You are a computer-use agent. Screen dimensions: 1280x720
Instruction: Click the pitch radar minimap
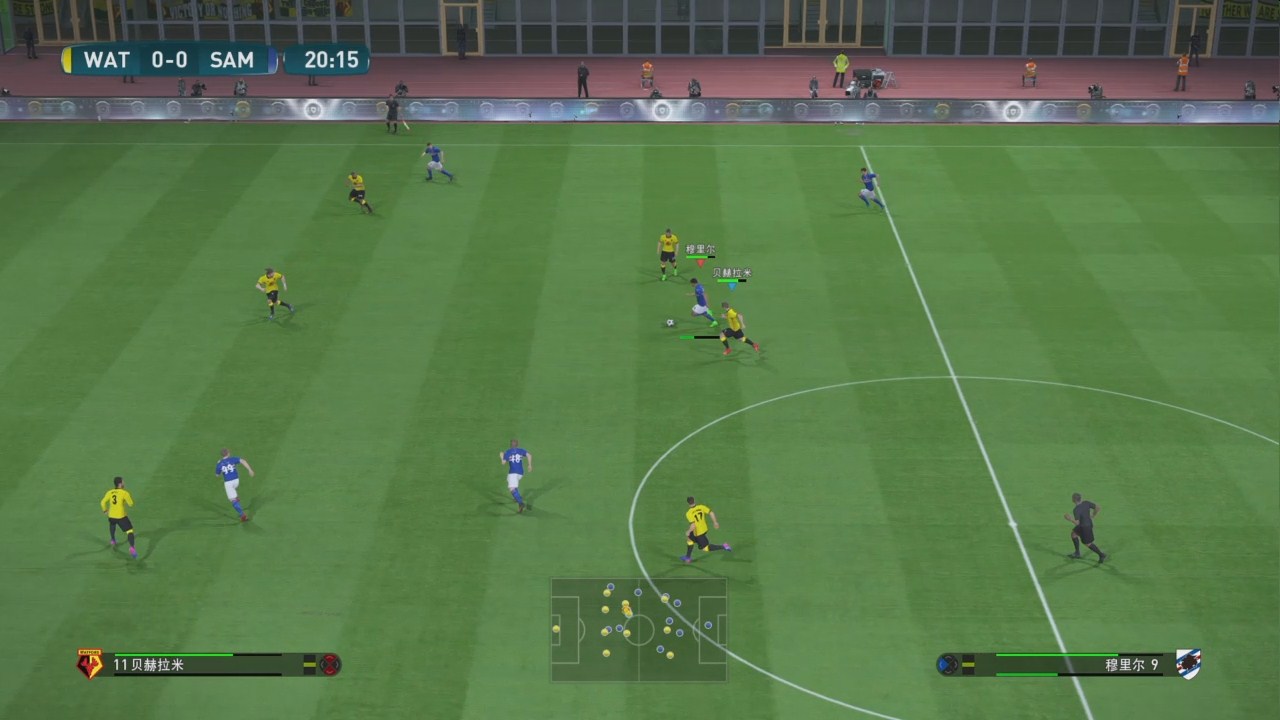tap(639, 629)
